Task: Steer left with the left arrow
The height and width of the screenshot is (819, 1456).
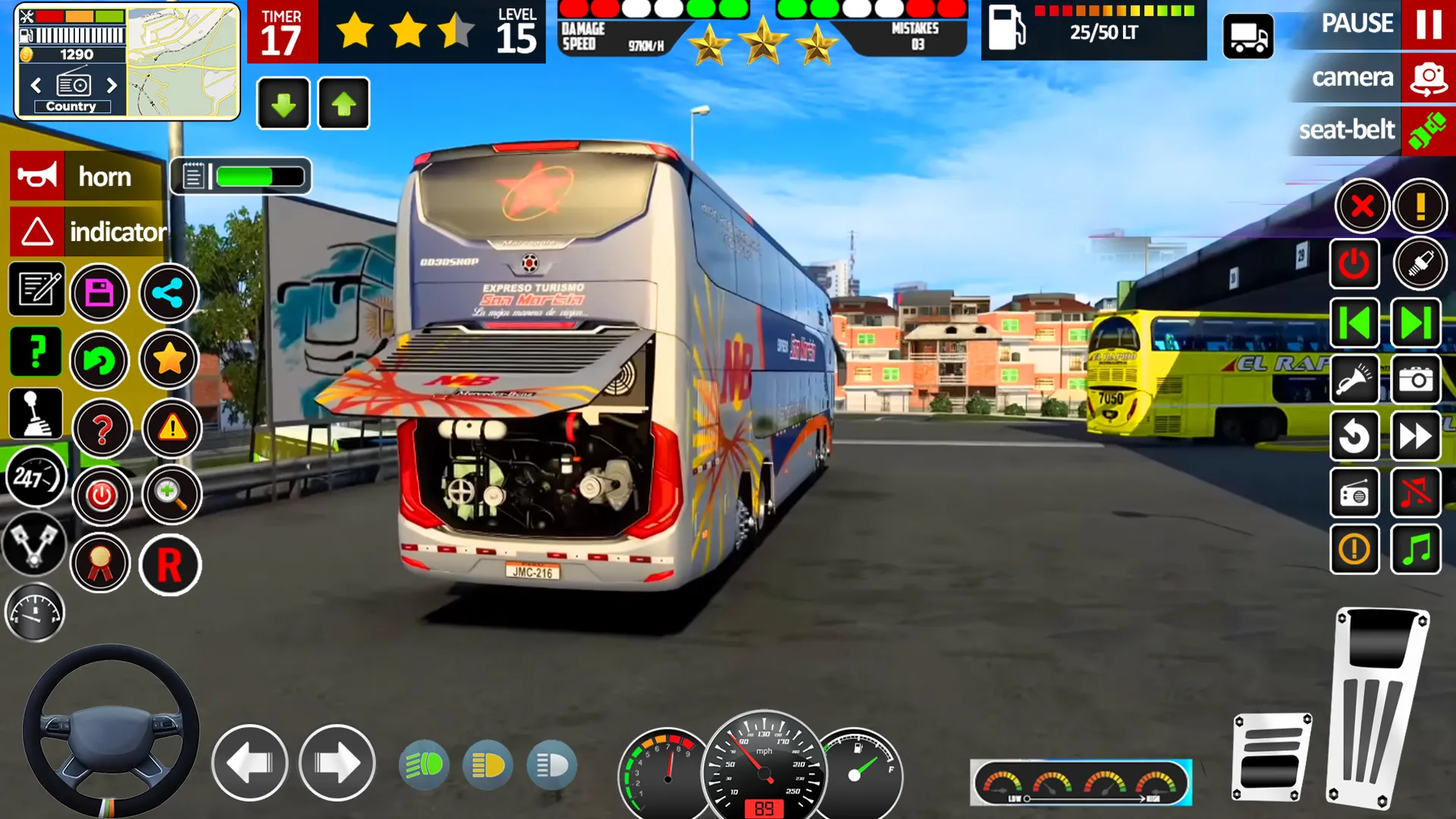Action: click(x=249, y=763)
